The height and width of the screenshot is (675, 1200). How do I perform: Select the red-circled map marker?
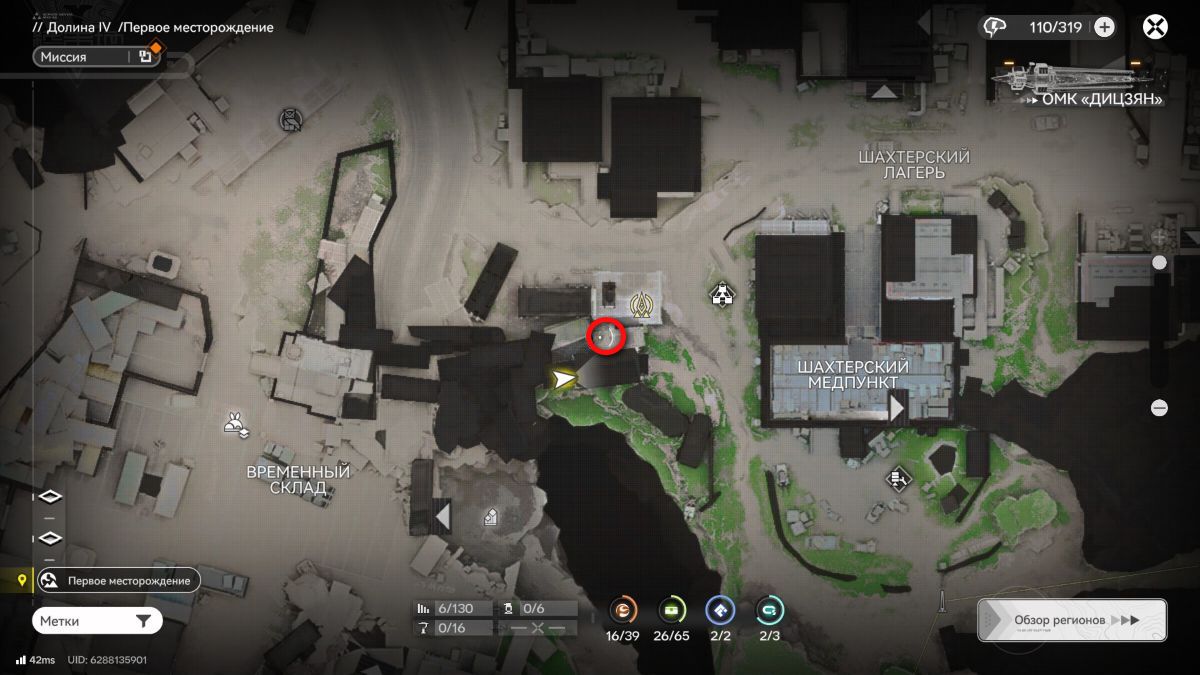605,338
